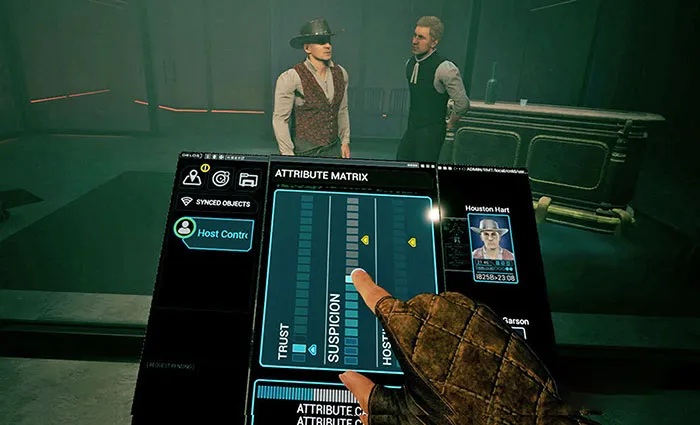Select the Host Control entry
The height and width of the screenshot is (425, 700).
point(214,233)
